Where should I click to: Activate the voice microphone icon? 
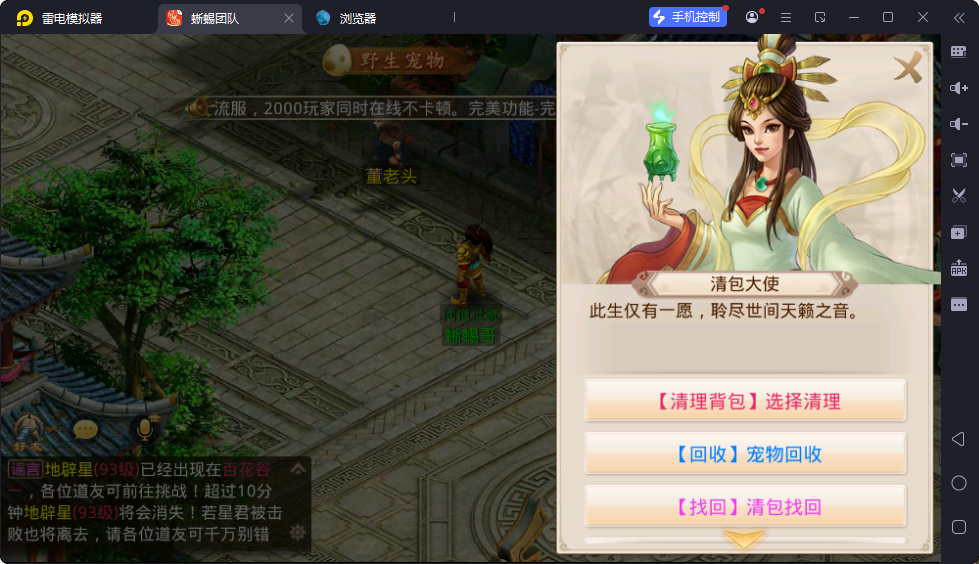point(144,429)
